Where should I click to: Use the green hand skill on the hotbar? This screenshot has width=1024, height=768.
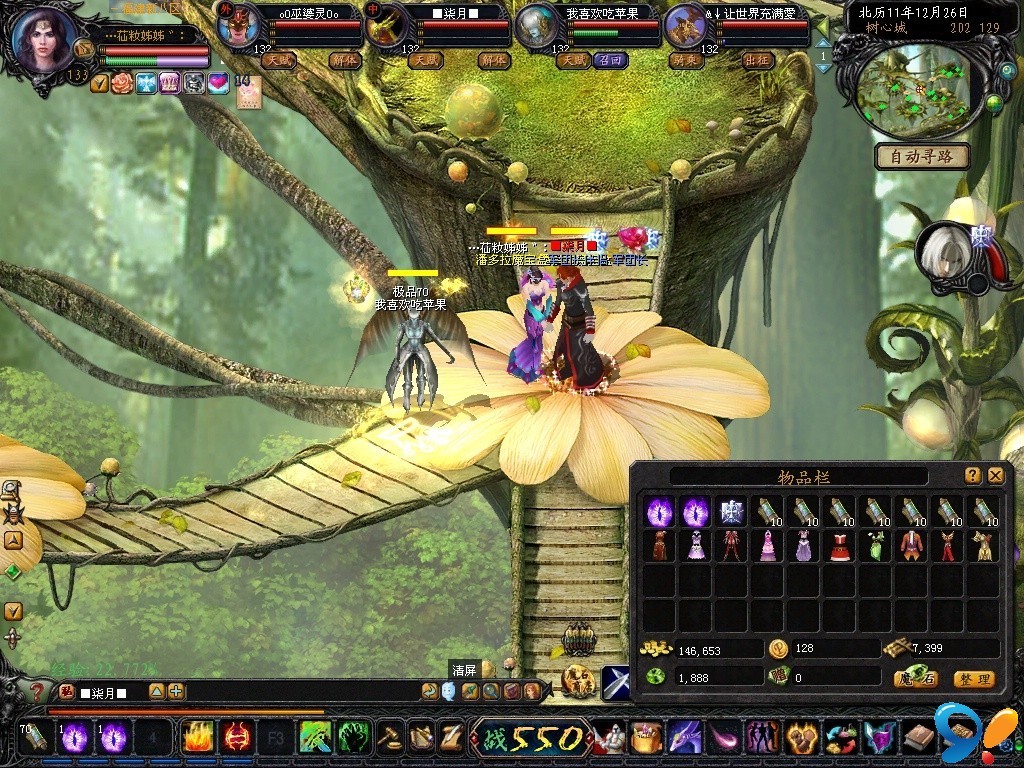tap(353, 738)
